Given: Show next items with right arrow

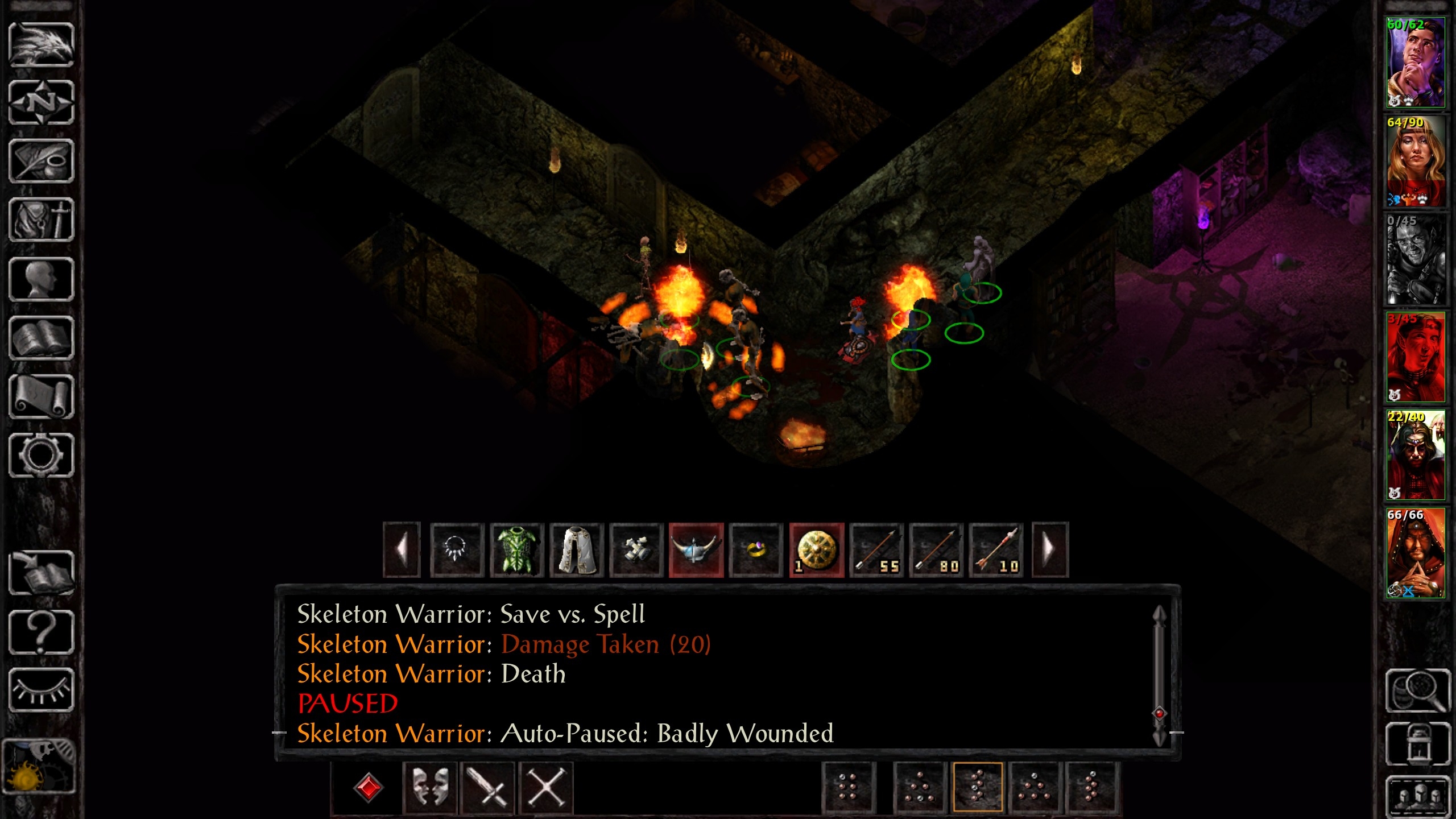Looking at the screenshot, I should (1050, 550).
